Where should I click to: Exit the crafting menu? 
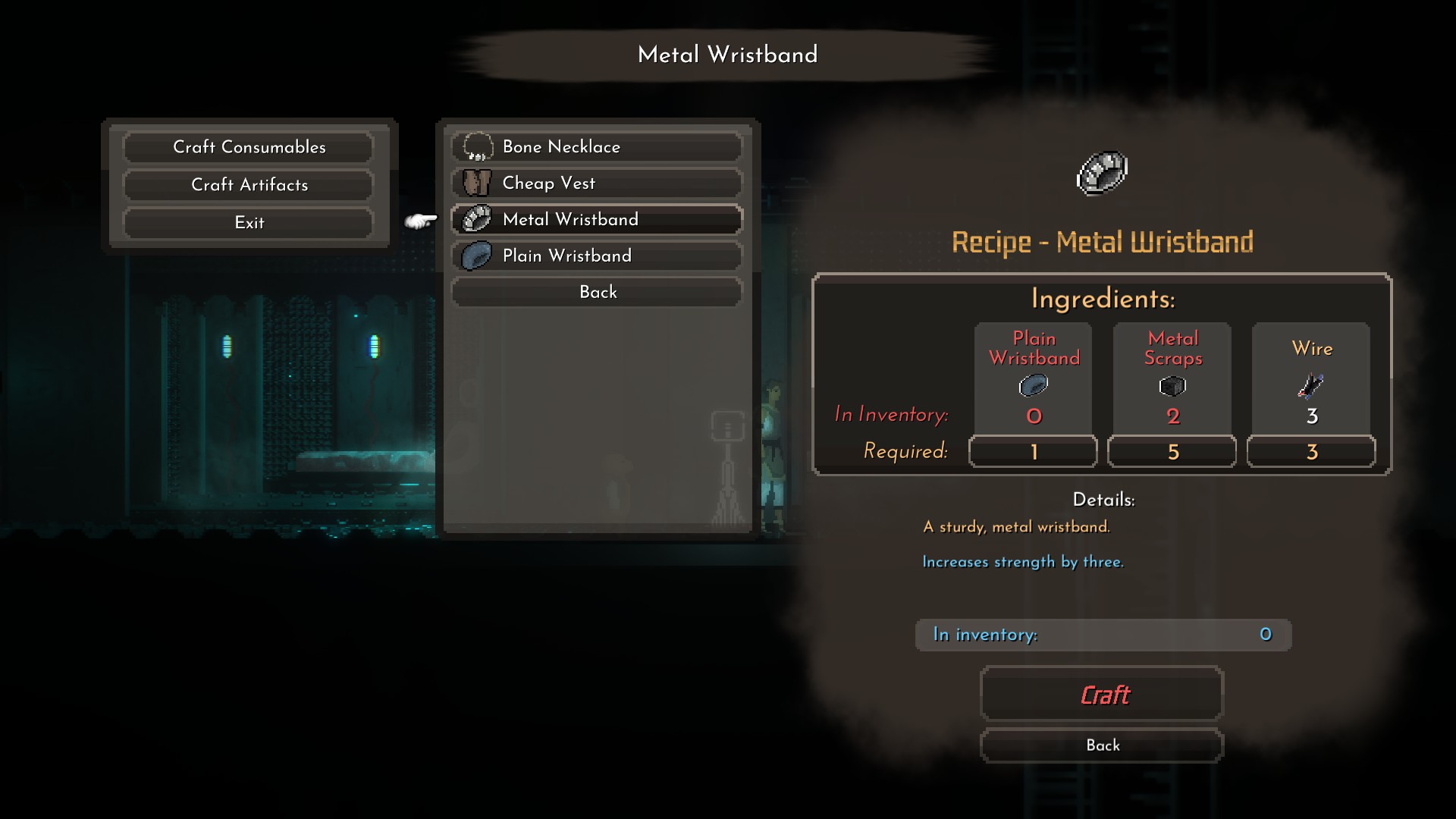click(x=249, y=223)
